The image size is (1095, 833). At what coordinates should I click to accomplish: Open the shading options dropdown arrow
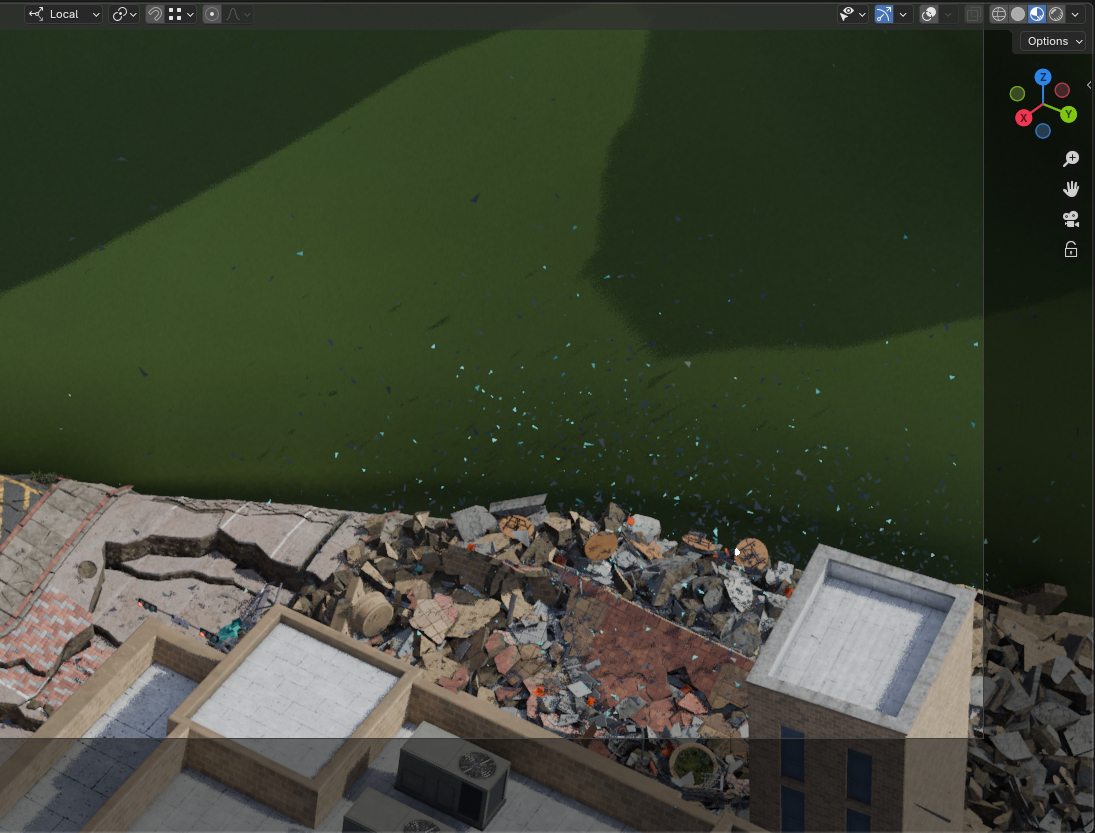(1075, 14)
